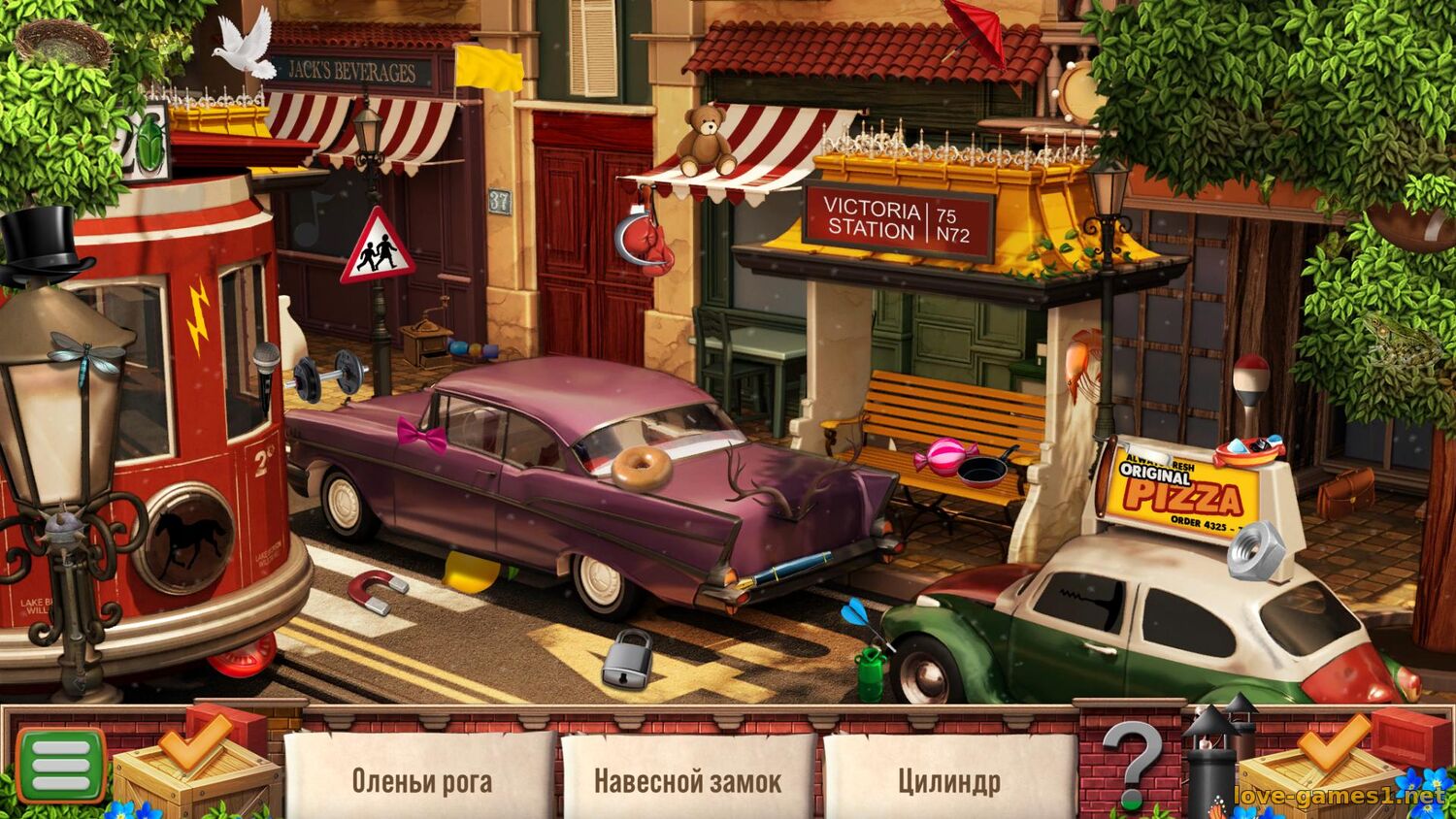Select the "Оленьи рога" word card
Viewport: 1456px width, 819px height.
(x=420, y=780)
